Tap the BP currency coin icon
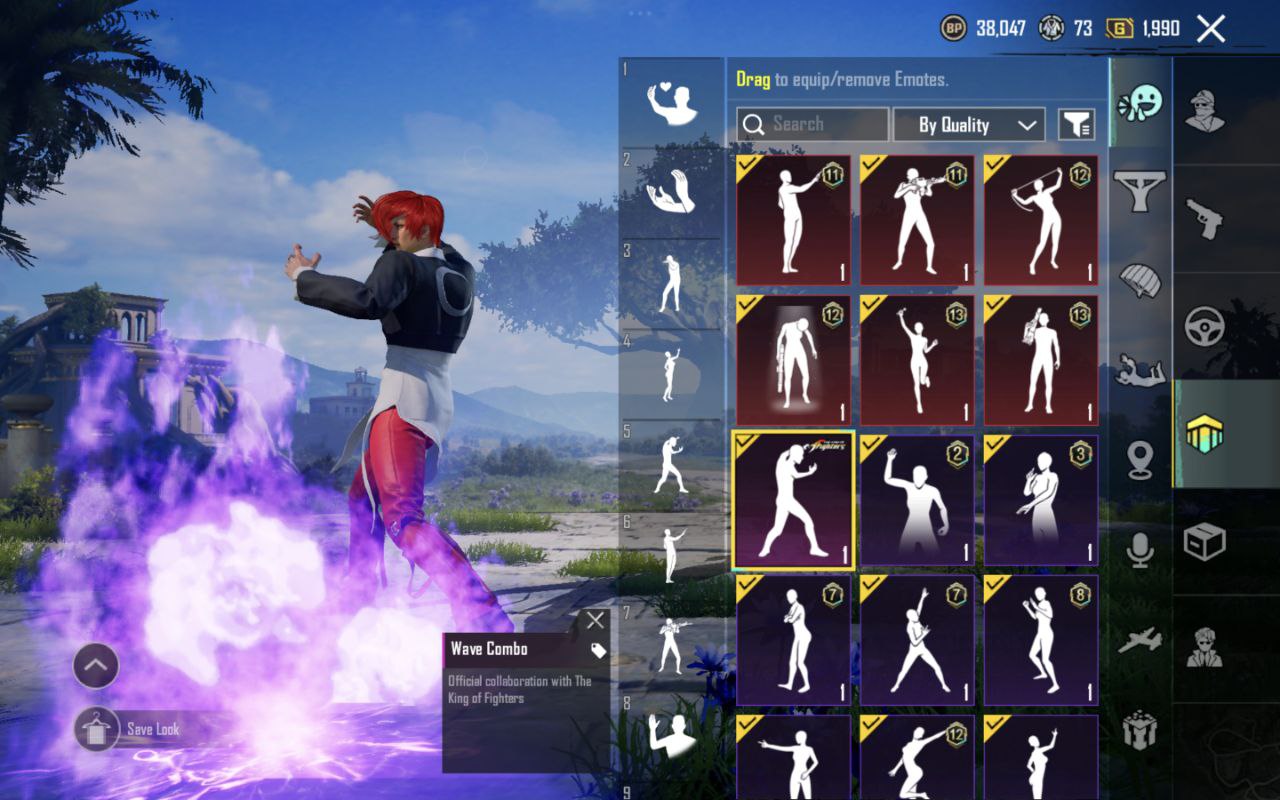Image resolution: width=1280 pixels, height=800 pixels. click(x=954, y=28)
